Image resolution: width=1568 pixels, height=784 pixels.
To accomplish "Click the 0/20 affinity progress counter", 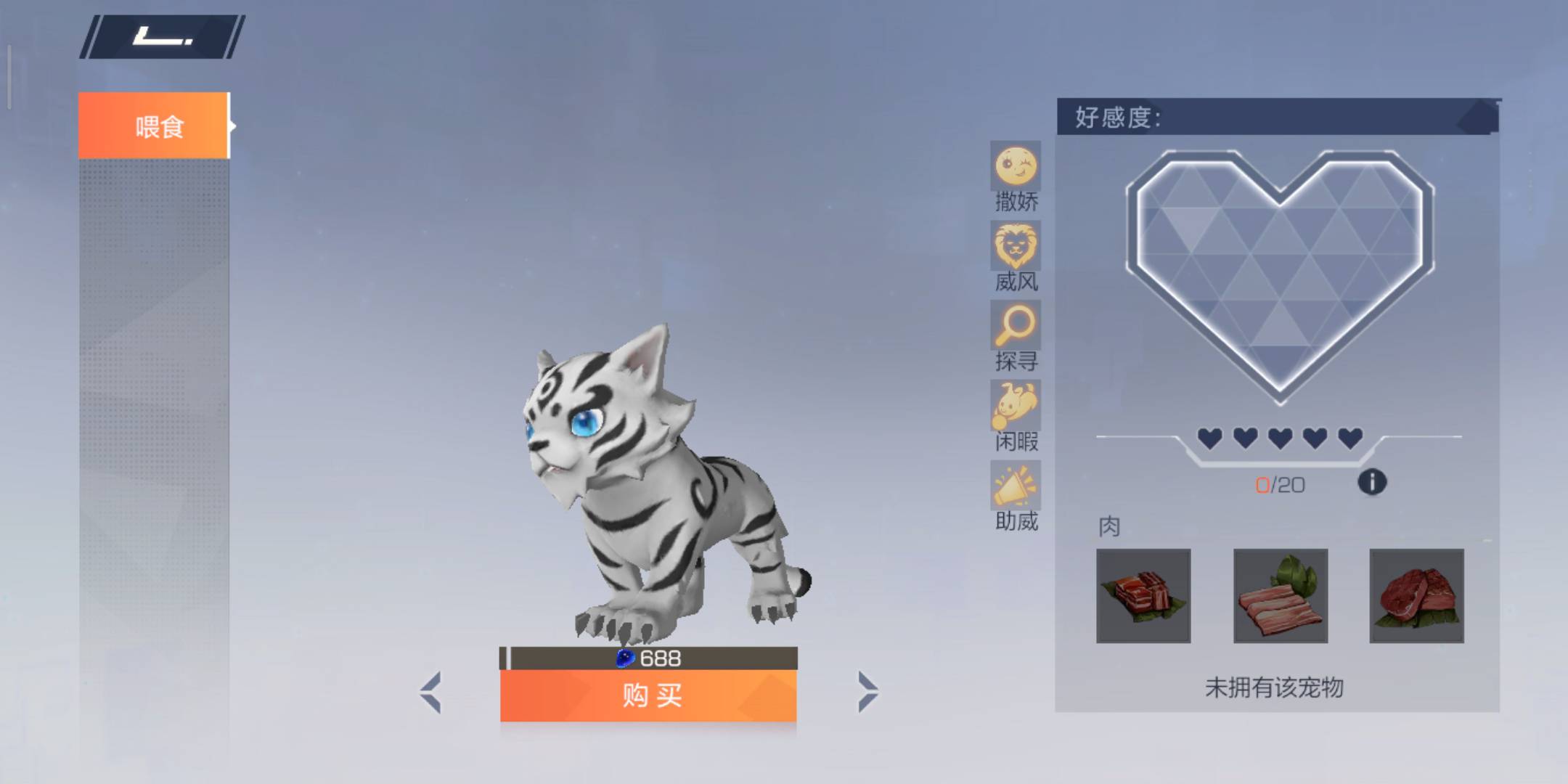I will [x=1280, y=485].
